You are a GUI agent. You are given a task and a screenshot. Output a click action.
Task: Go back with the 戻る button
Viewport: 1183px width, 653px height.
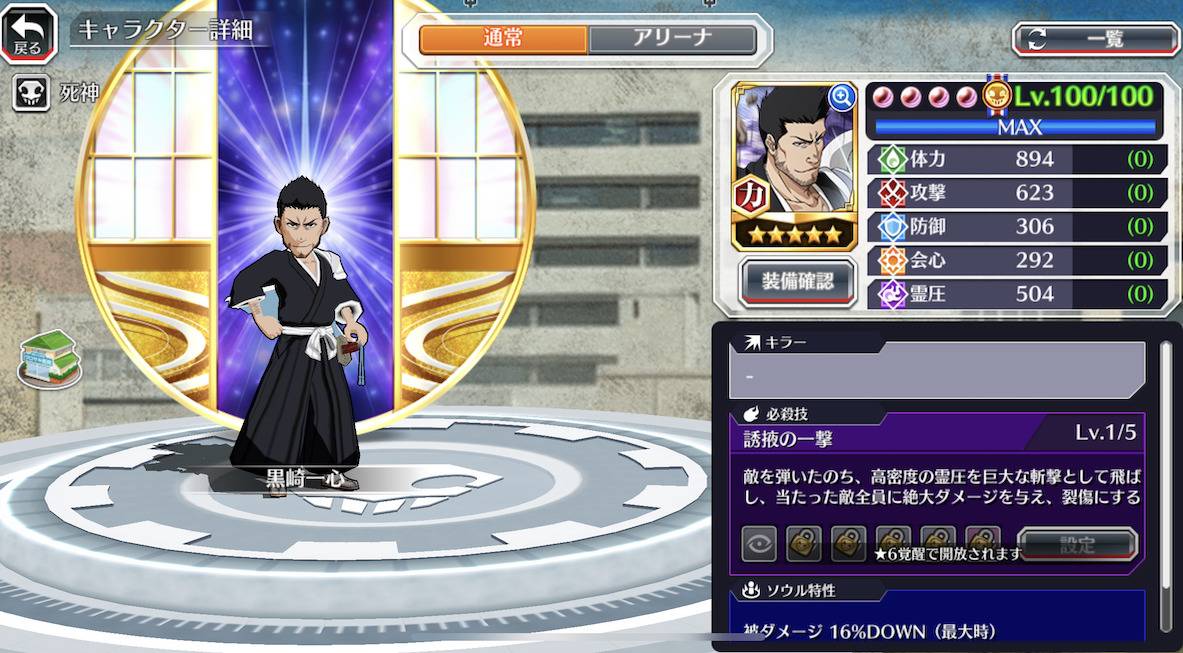click(x=28, y=33)
